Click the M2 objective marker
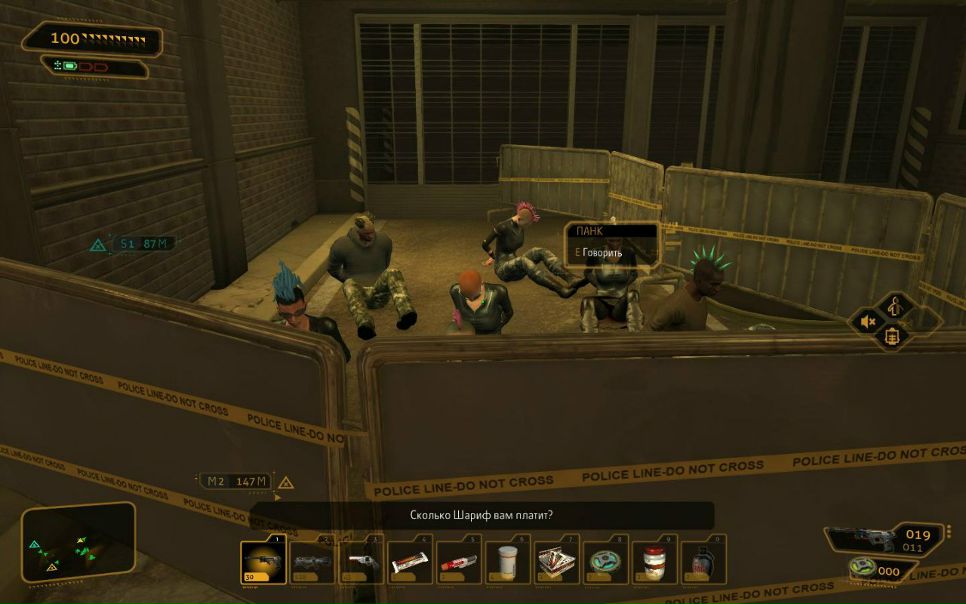Screen dimensions: 966x604 tap(285, 482)
